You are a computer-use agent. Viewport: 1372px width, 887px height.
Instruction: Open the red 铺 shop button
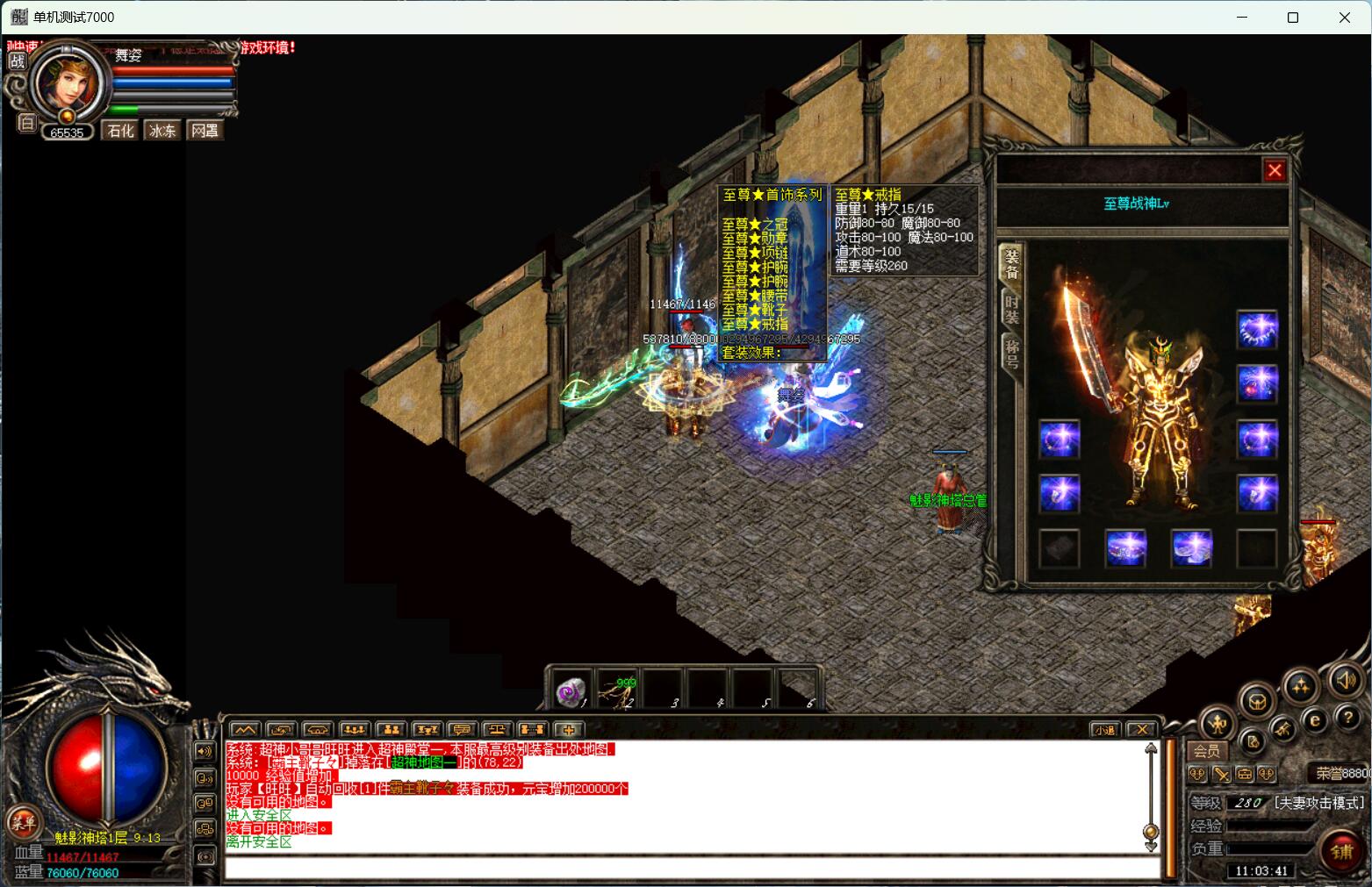click(x=1341, y=851)
